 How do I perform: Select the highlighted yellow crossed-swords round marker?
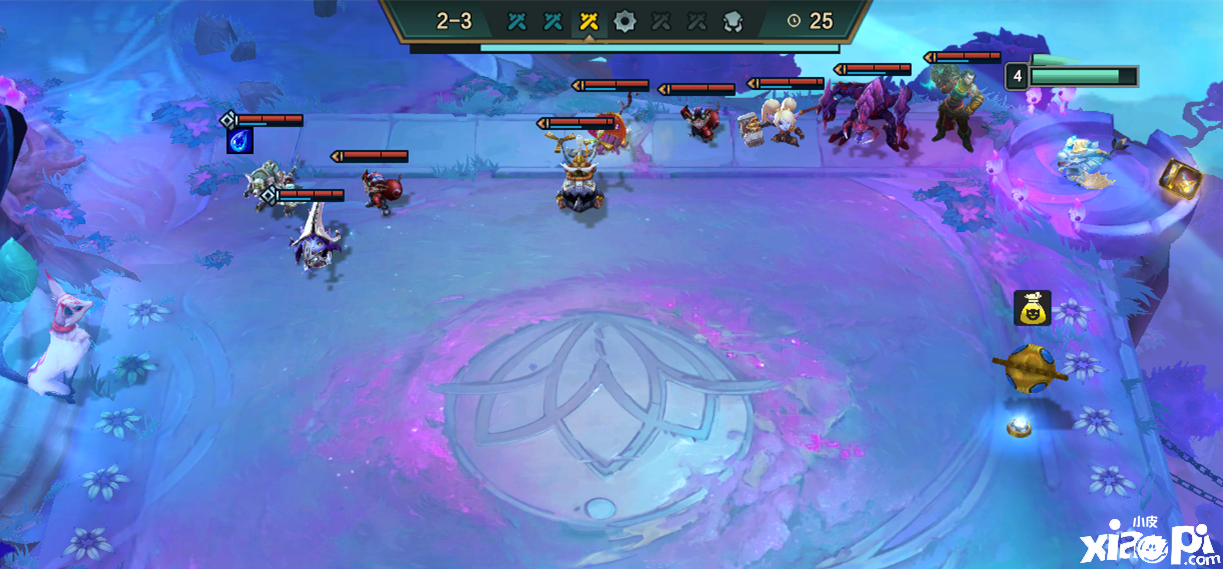point(589,21)
